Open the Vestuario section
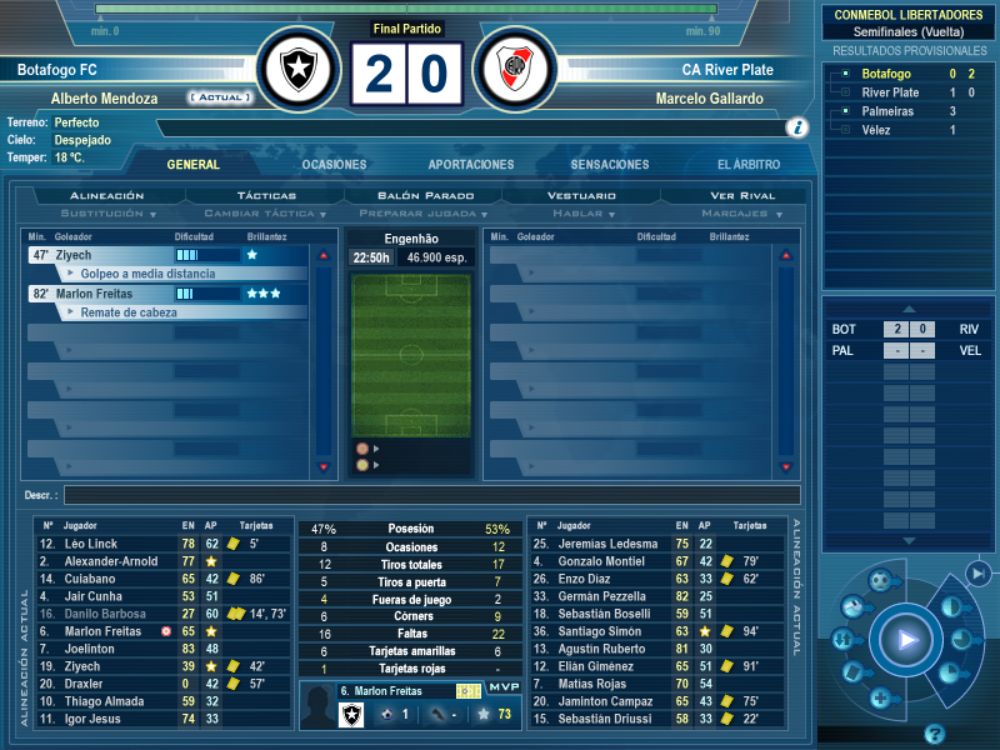1000x750 pixels. tap(582, 196)
